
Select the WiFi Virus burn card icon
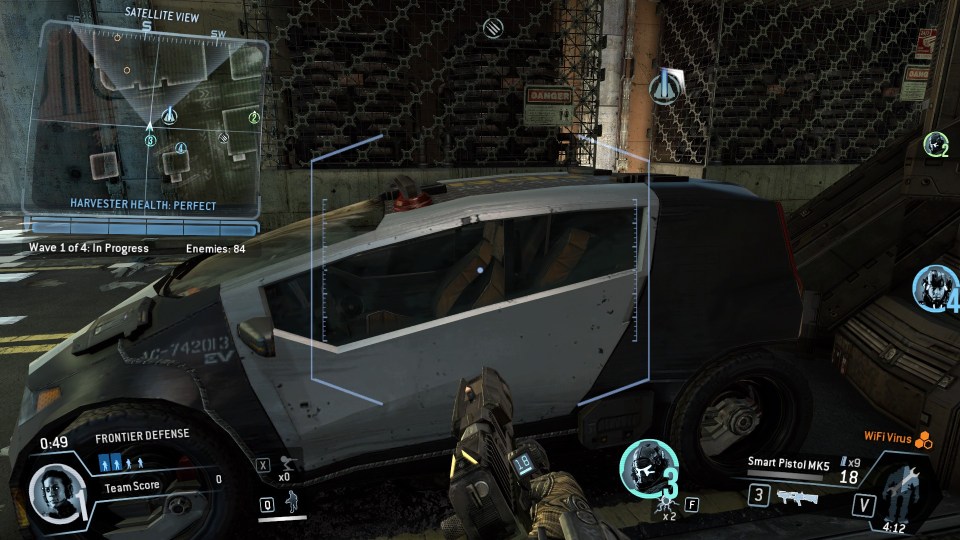(x=924, y=438)
